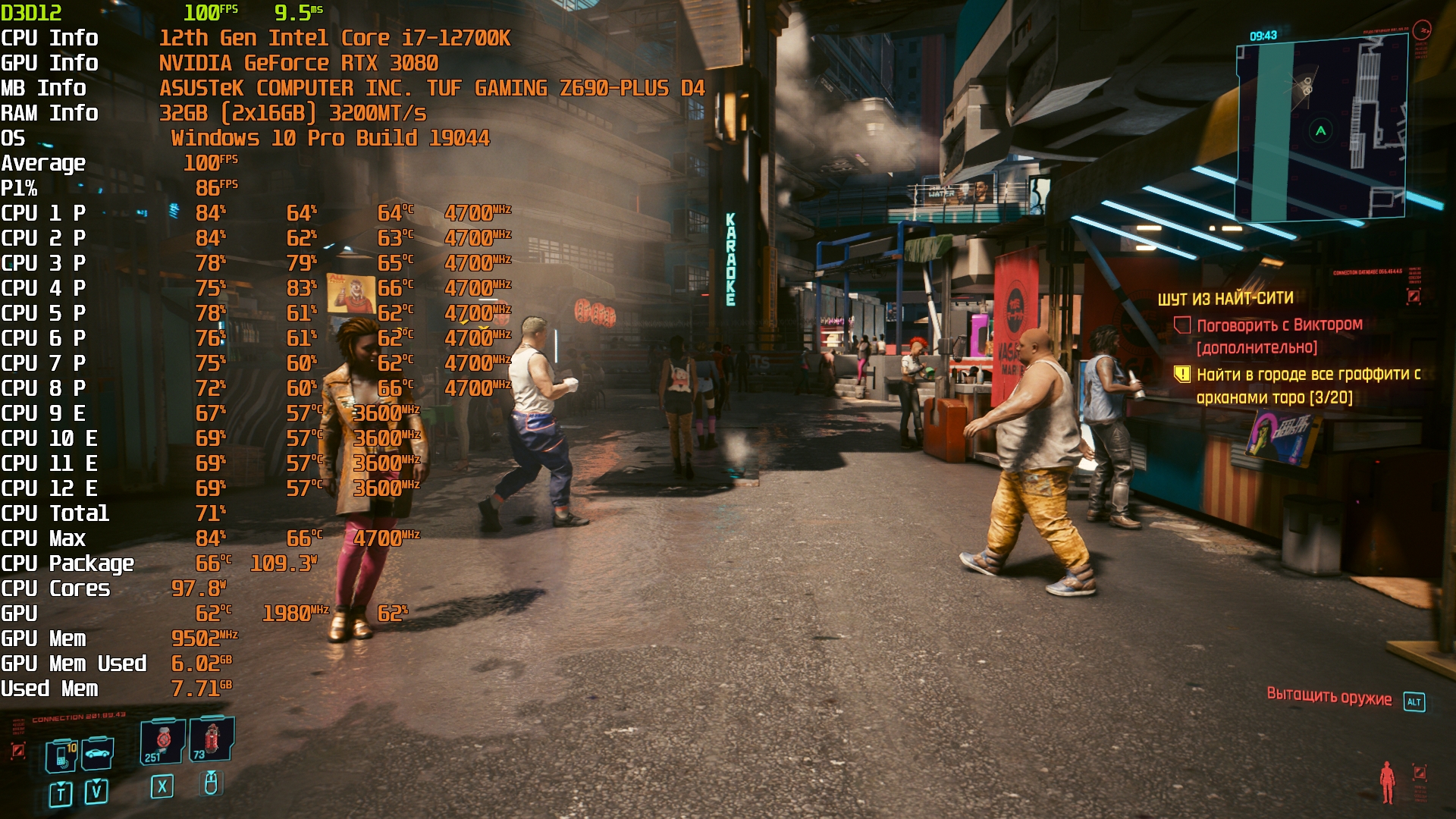The image size is (1456, 819).
Task: Open the 'Шут из Найт-Сити' quest title
Action: (x=1225, y=299)
